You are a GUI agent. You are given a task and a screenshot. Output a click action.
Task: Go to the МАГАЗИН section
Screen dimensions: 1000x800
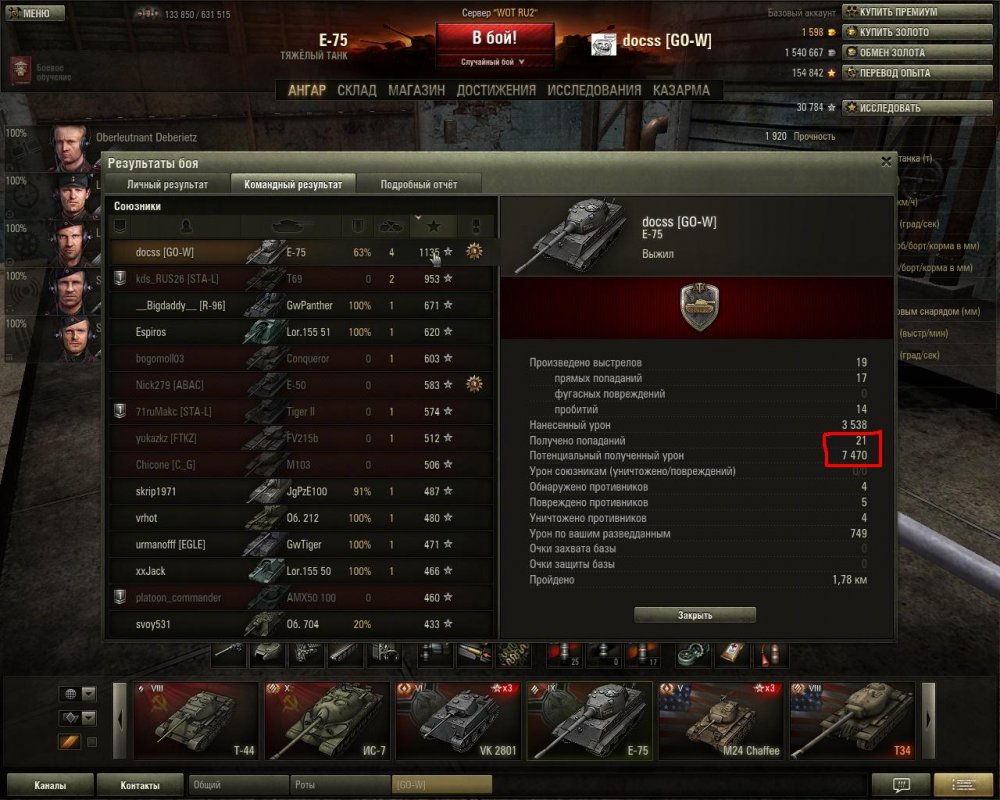pos(416,90)
